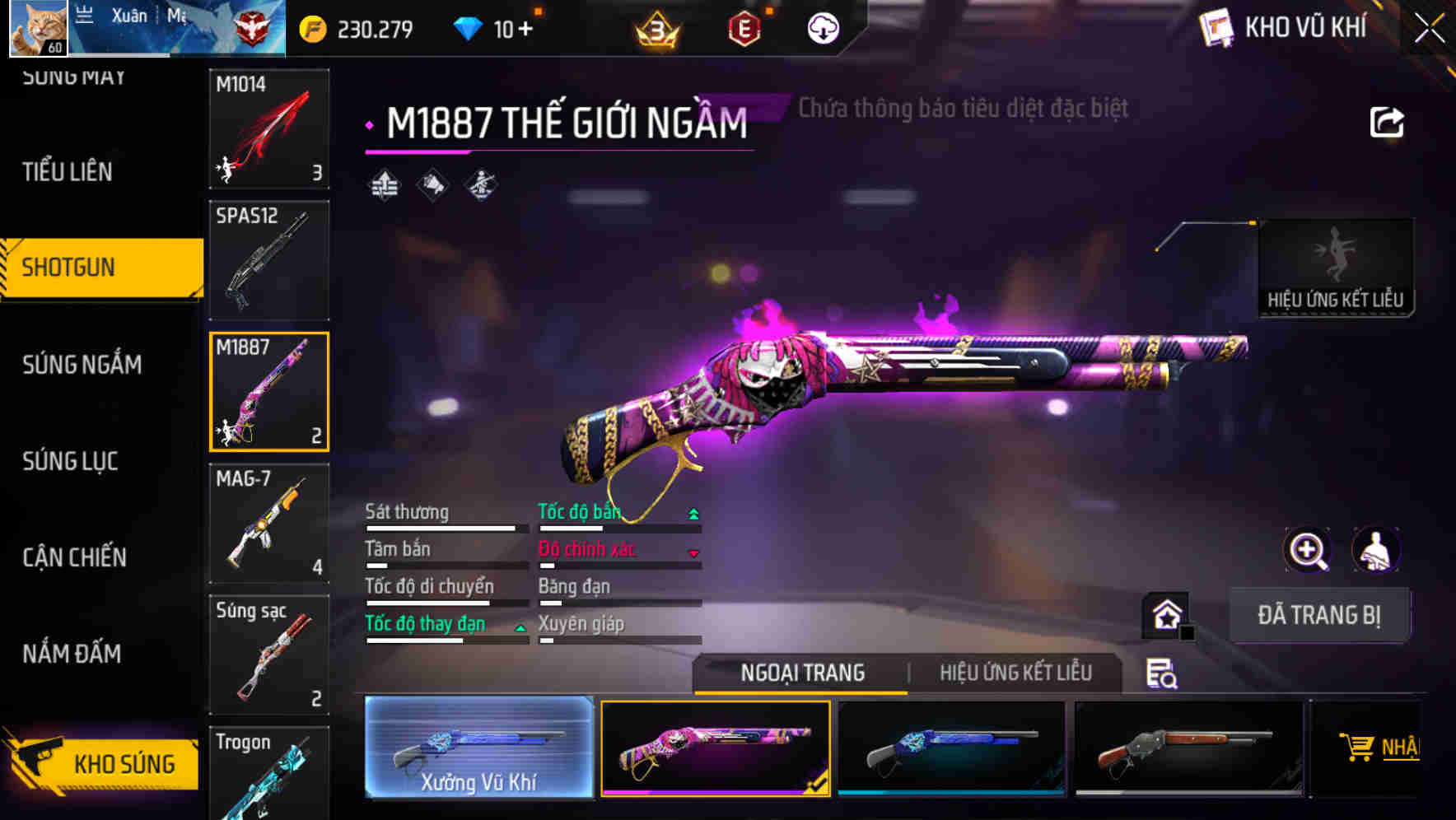The width and height of the screenshot is (1456, 820).
Task: Click the house with star favorite icon
Action: click(1164, 616)
